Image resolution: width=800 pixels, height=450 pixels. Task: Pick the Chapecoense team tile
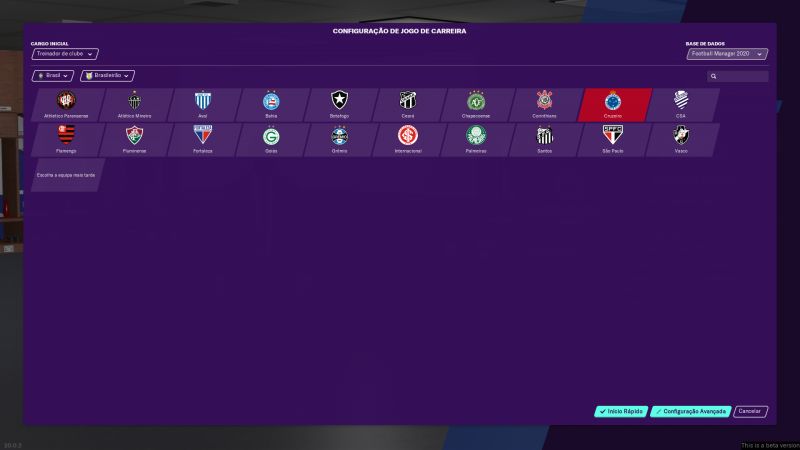point(476,104)
